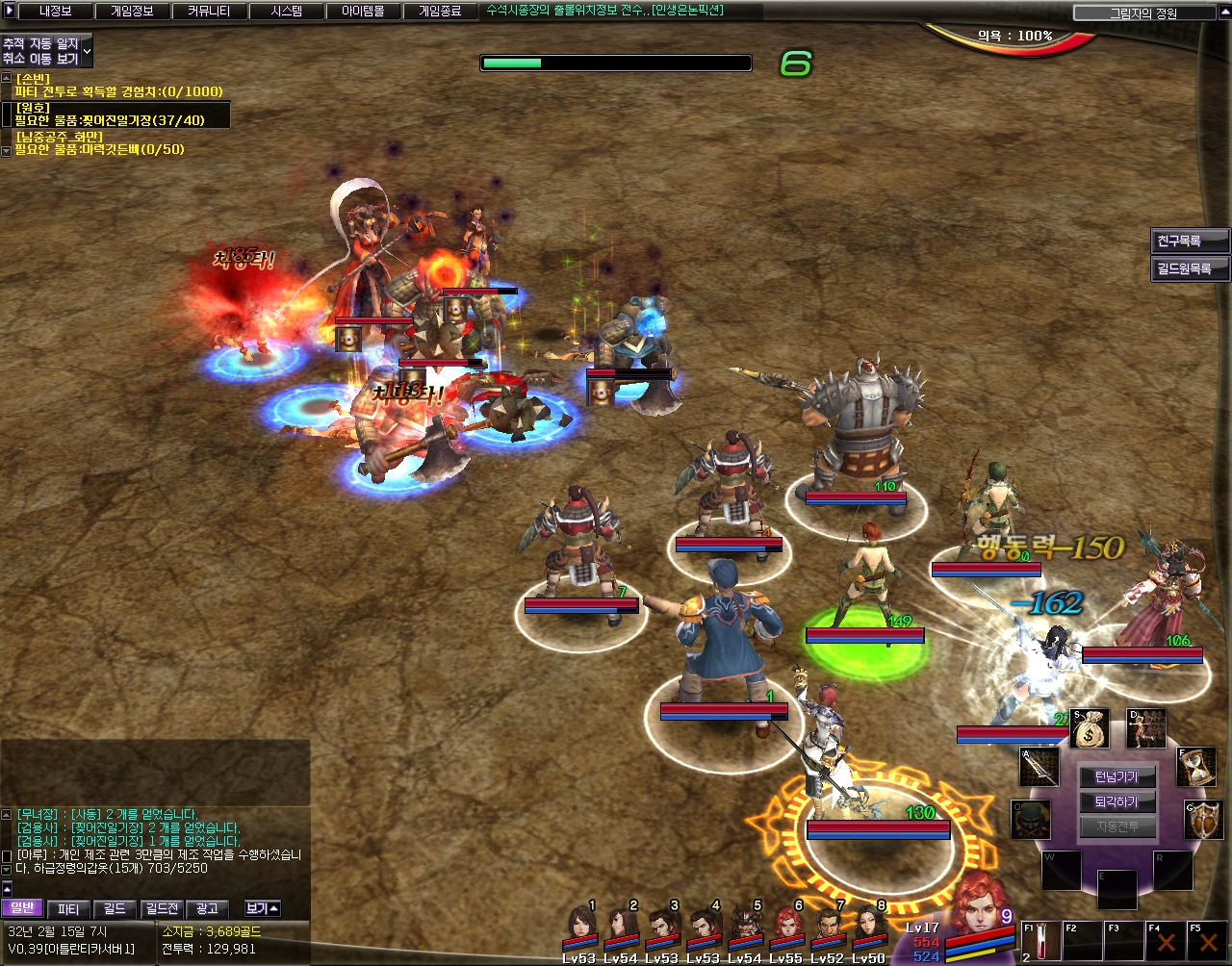Open the 친구목록 friends list

click(1190, 241)
